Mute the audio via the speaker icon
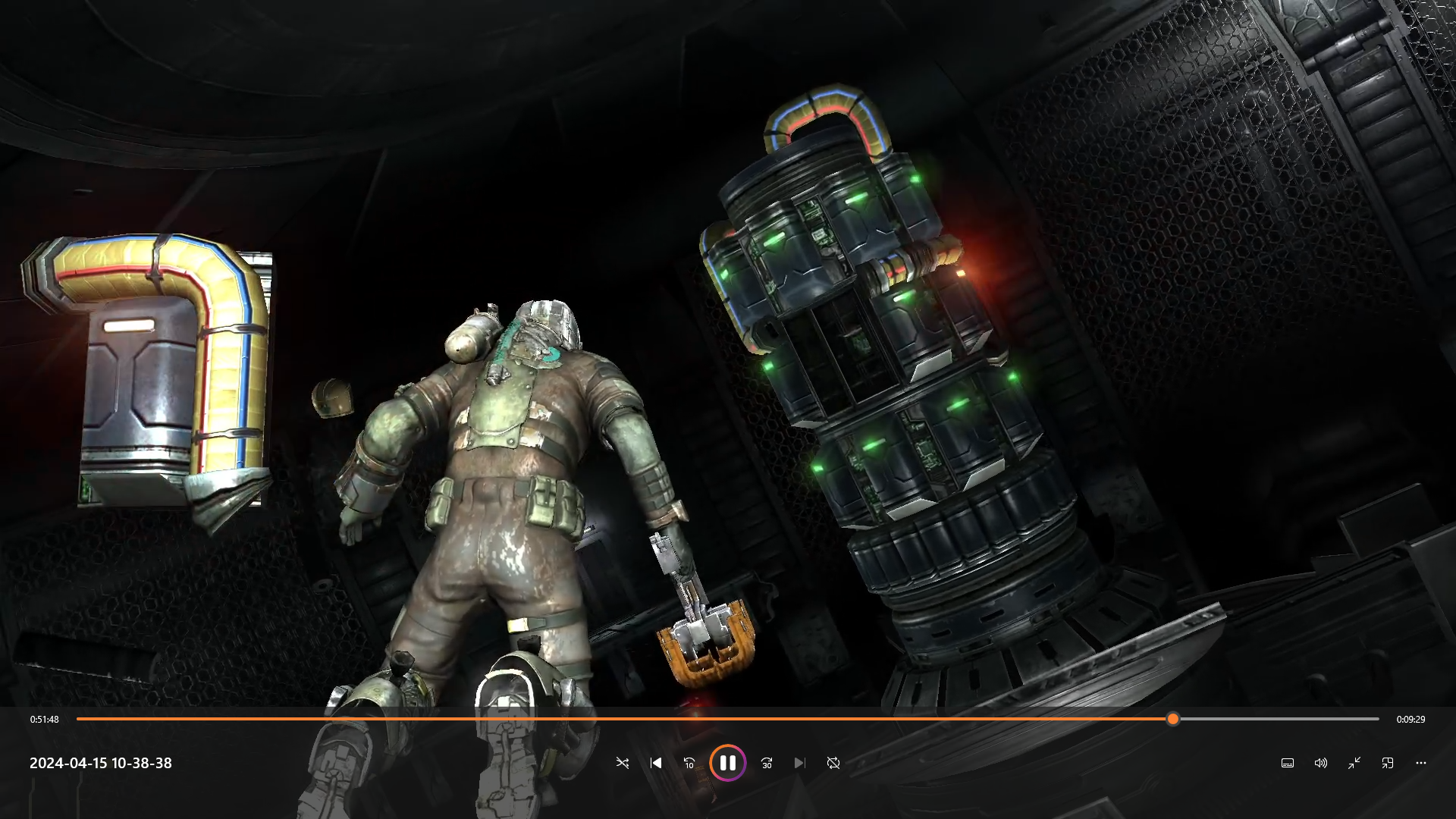 point(1322,763)
